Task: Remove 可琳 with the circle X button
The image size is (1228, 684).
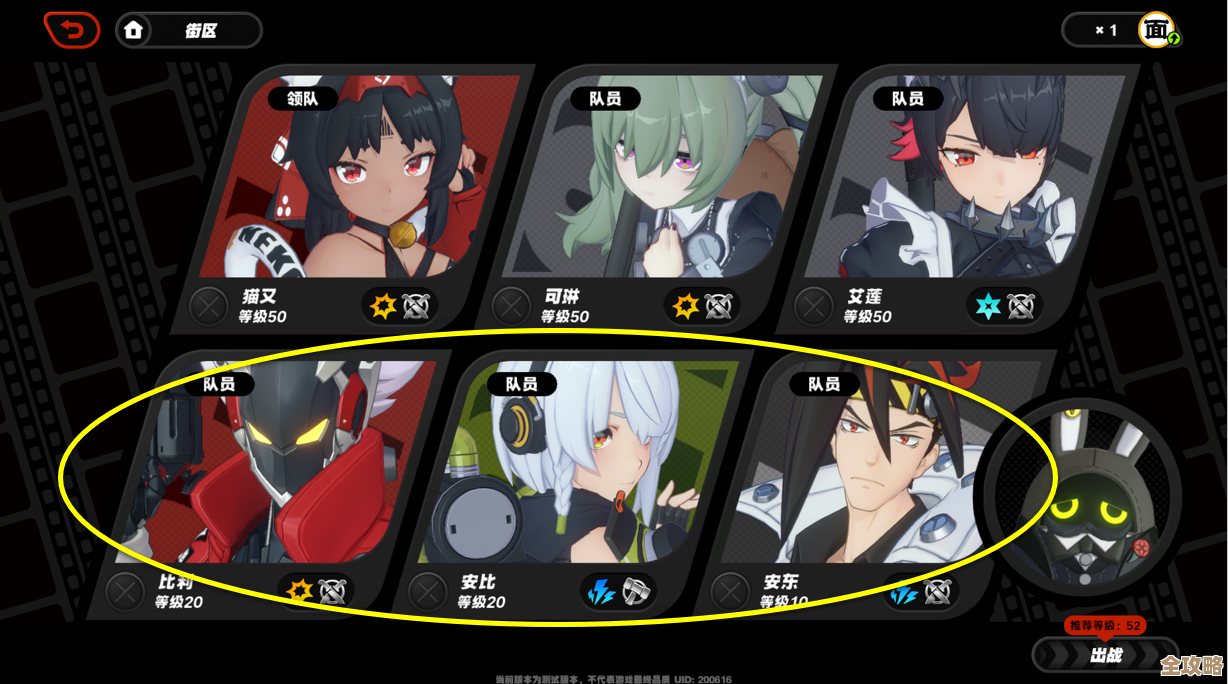Action: coord(511,306)
